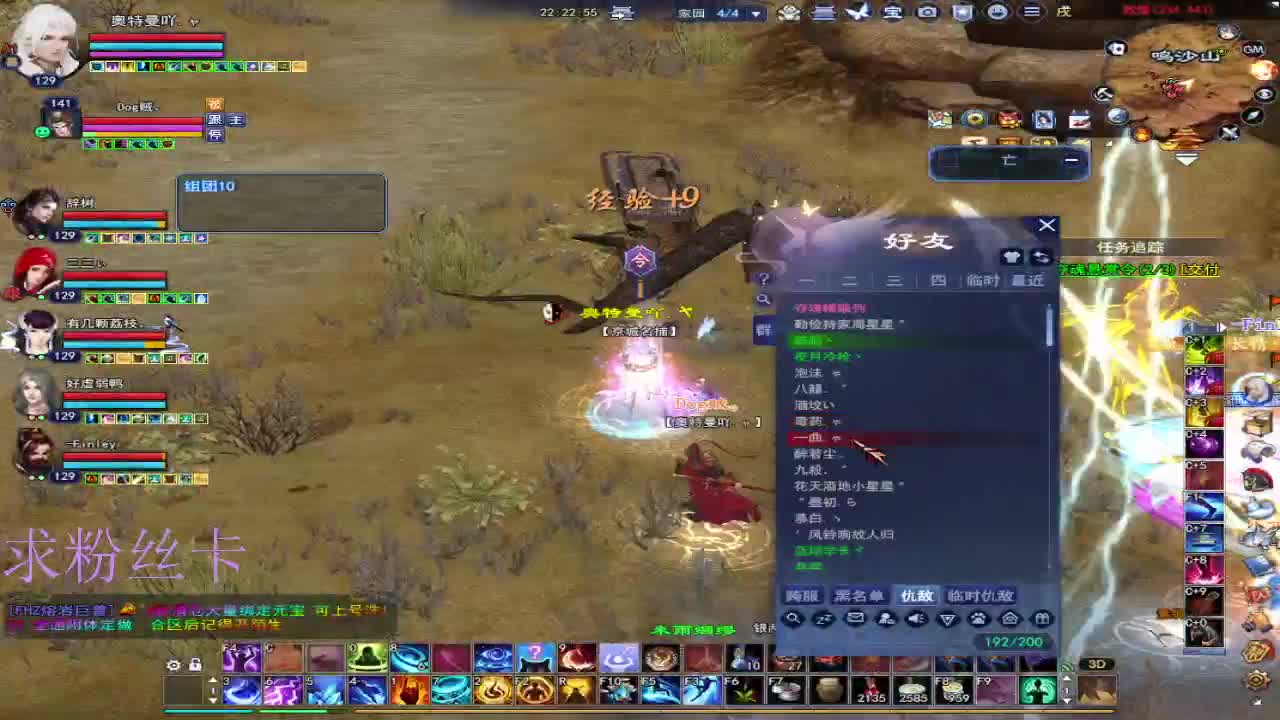Open the mail icon at the friends panel bottom

[855, 618]
